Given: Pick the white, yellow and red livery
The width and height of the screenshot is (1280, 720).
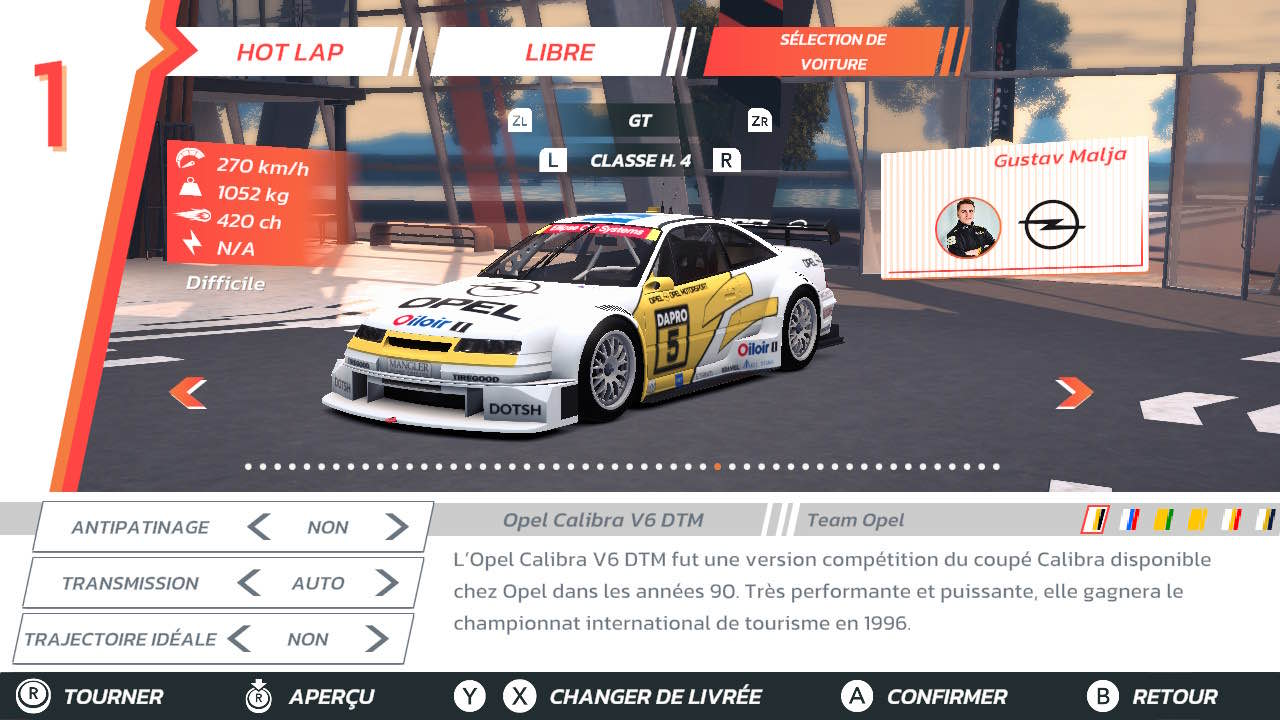Looking at the screenshot, I should (x=1232, y=519).
